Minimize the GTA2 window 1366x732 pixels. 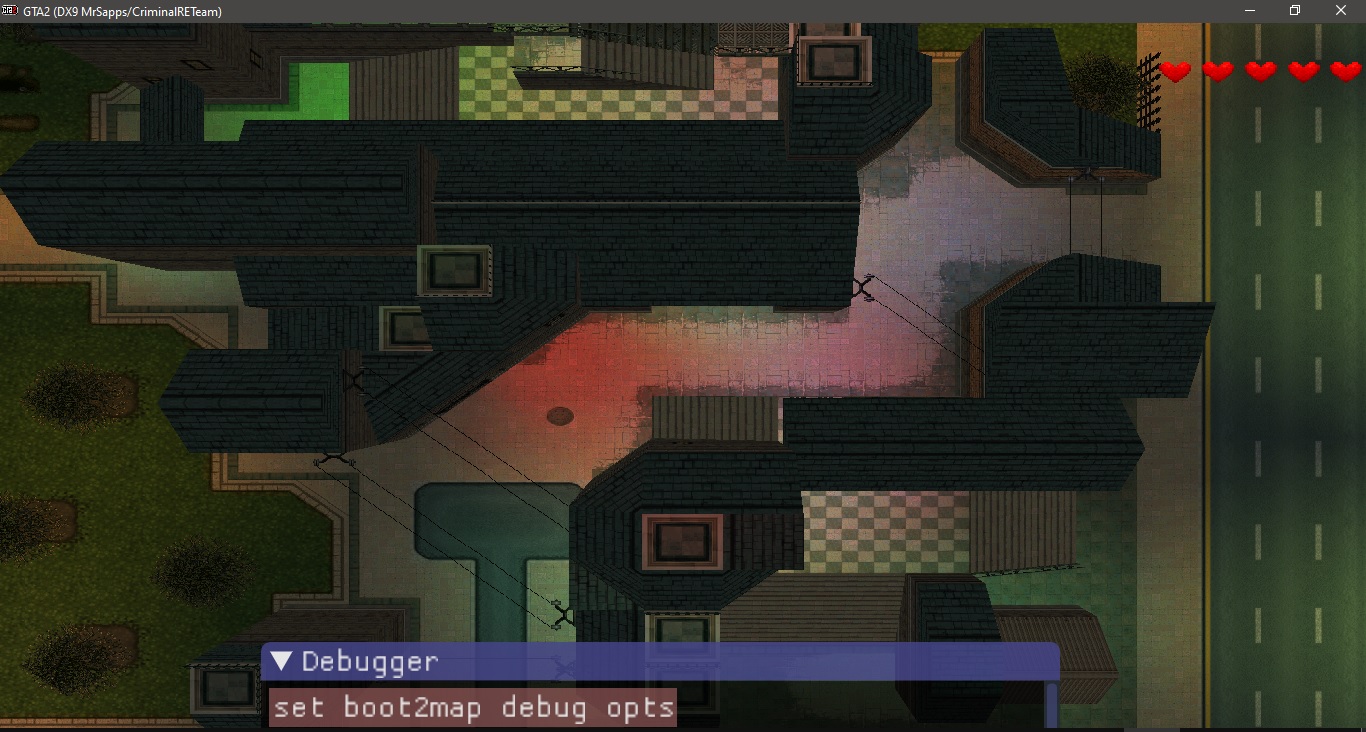(x=1250, y=11)
